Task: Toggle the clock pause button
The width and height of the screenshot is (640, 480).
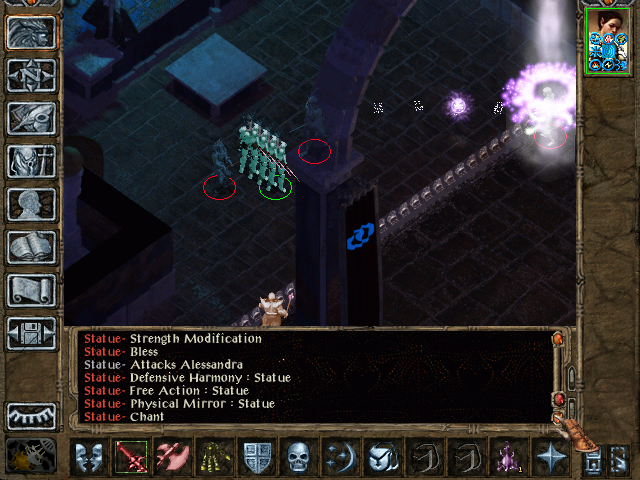Action: point(31,458)
